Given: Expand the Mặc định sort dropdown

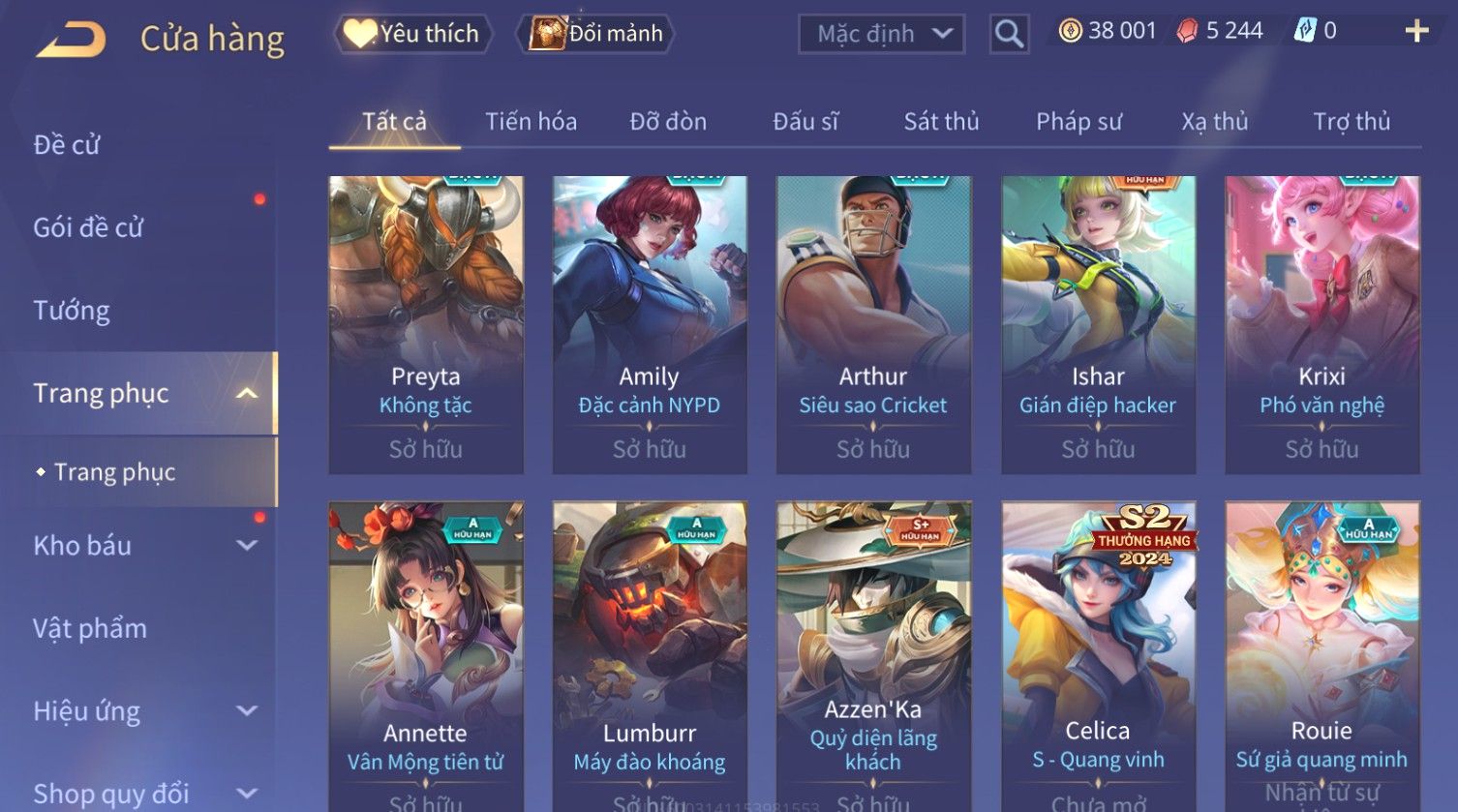Looking at the screenshot, I should [881, 34].
